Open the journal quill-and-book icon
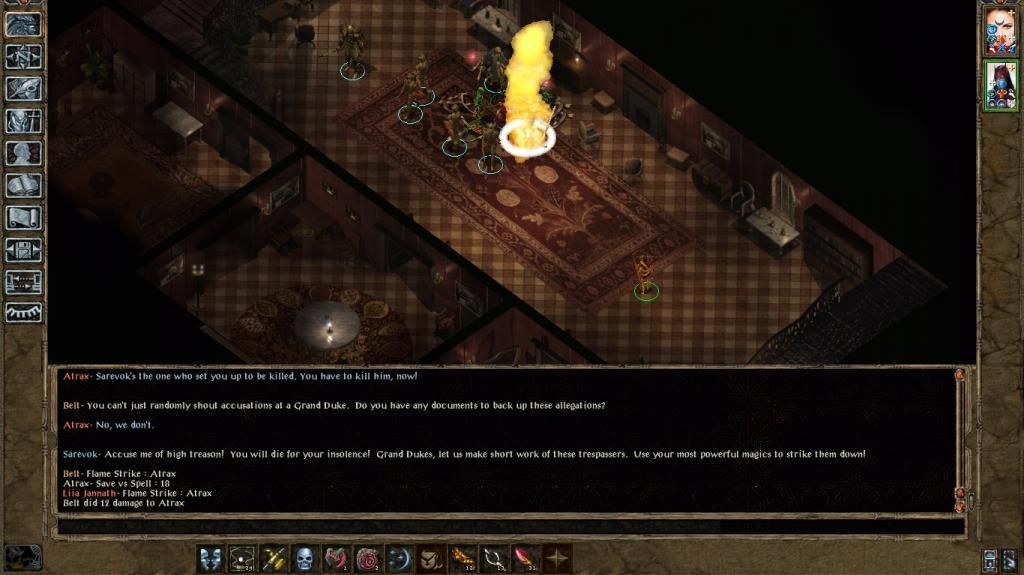 click(x=23, y=89)
